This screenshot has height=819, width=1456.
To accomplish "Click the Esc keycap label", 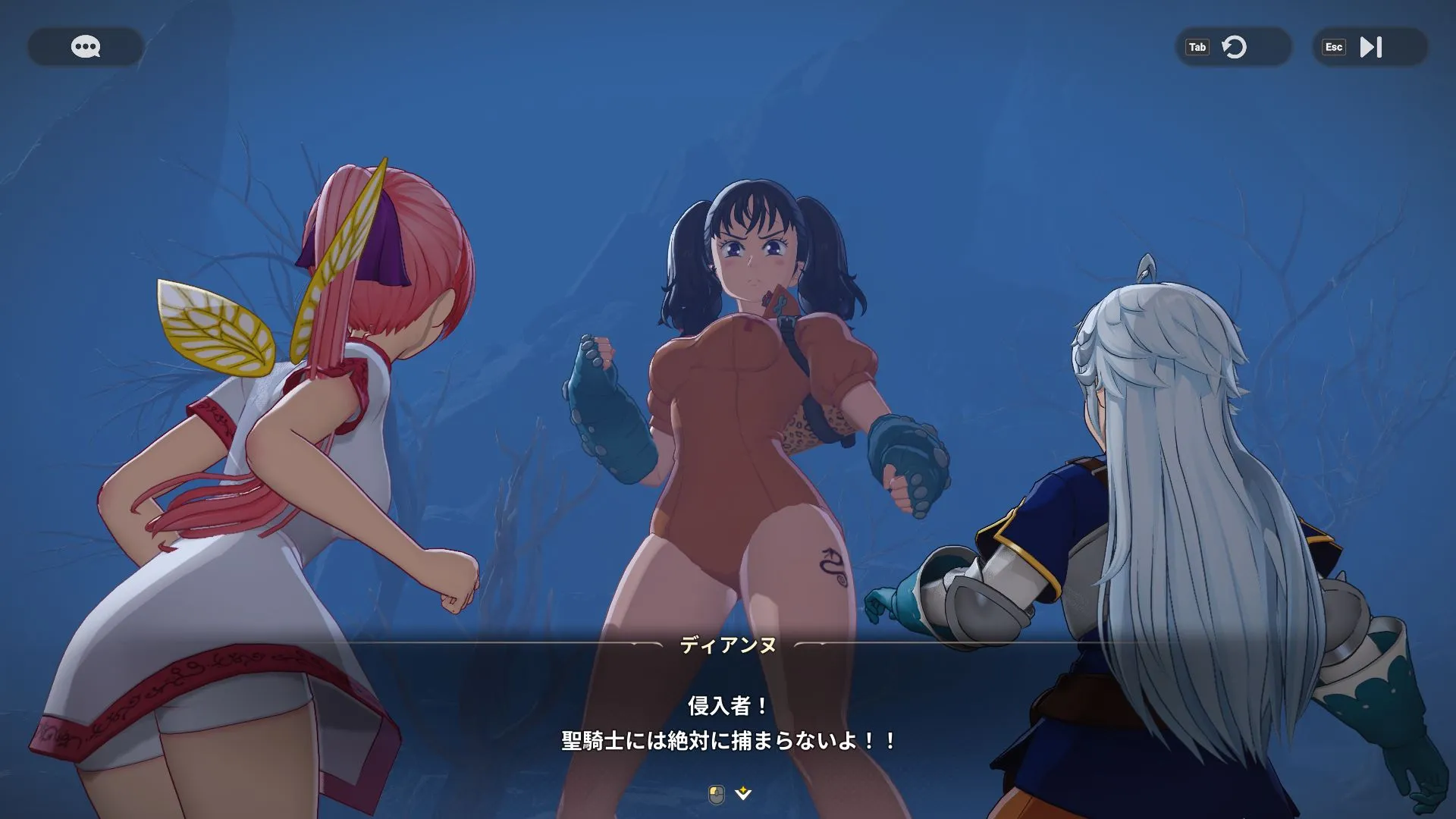I will pos(1334,47).
